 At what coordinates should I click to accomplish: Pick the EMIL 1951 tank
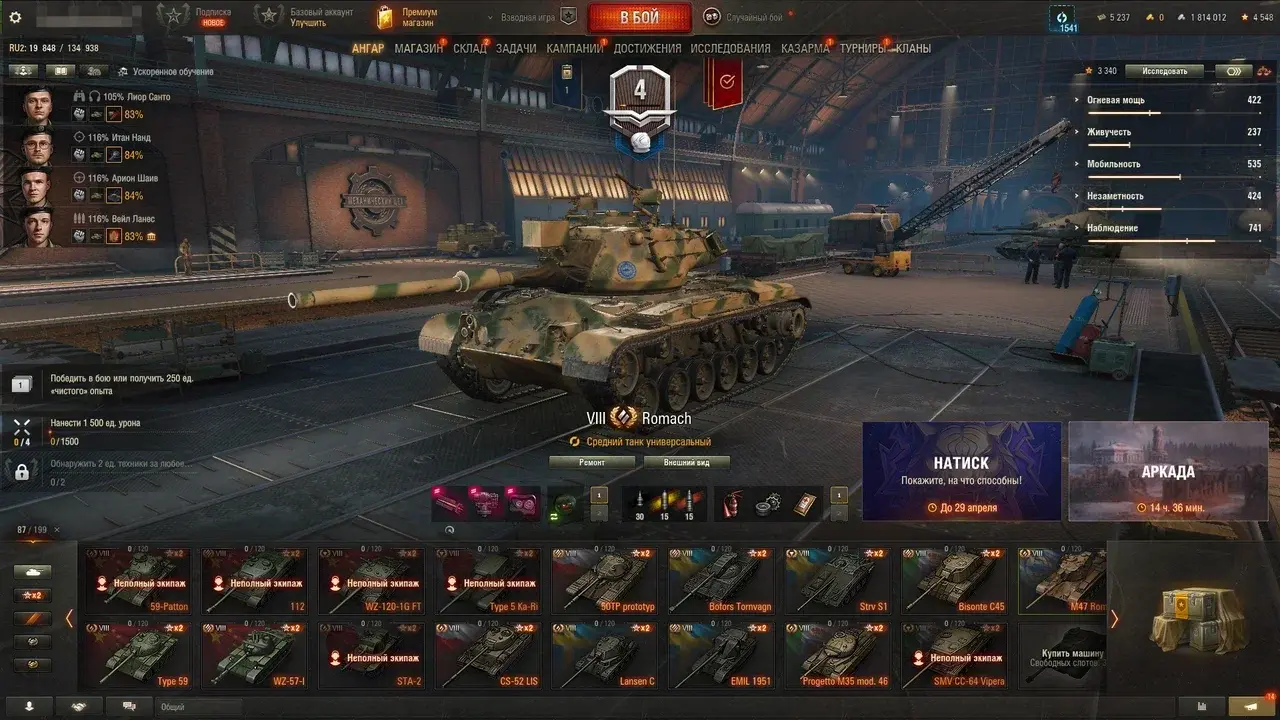pyautogui.click(x=720, y=656)
